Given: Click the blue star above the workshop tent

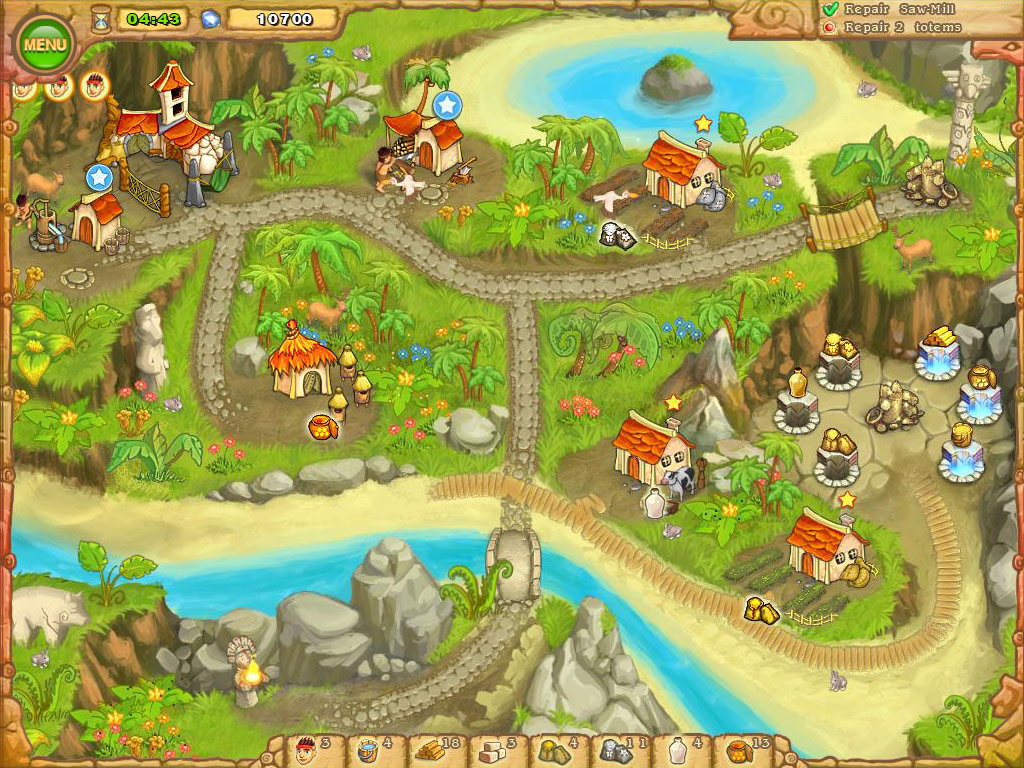Looking at the screenshot, I should [x=447, y=103].
